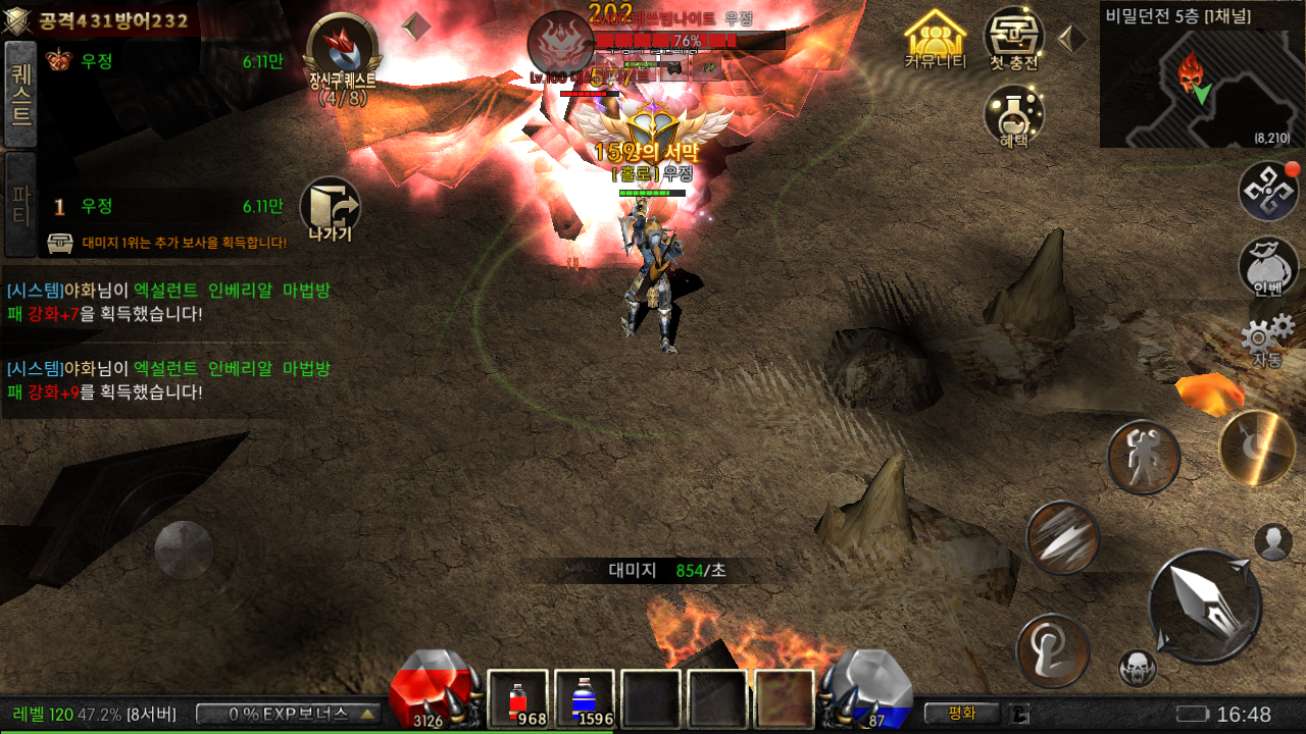The height and width of the screenshot is (734, 1306).
Task: Open the knot emblem menu with red dot
Action: (1268, 190)
